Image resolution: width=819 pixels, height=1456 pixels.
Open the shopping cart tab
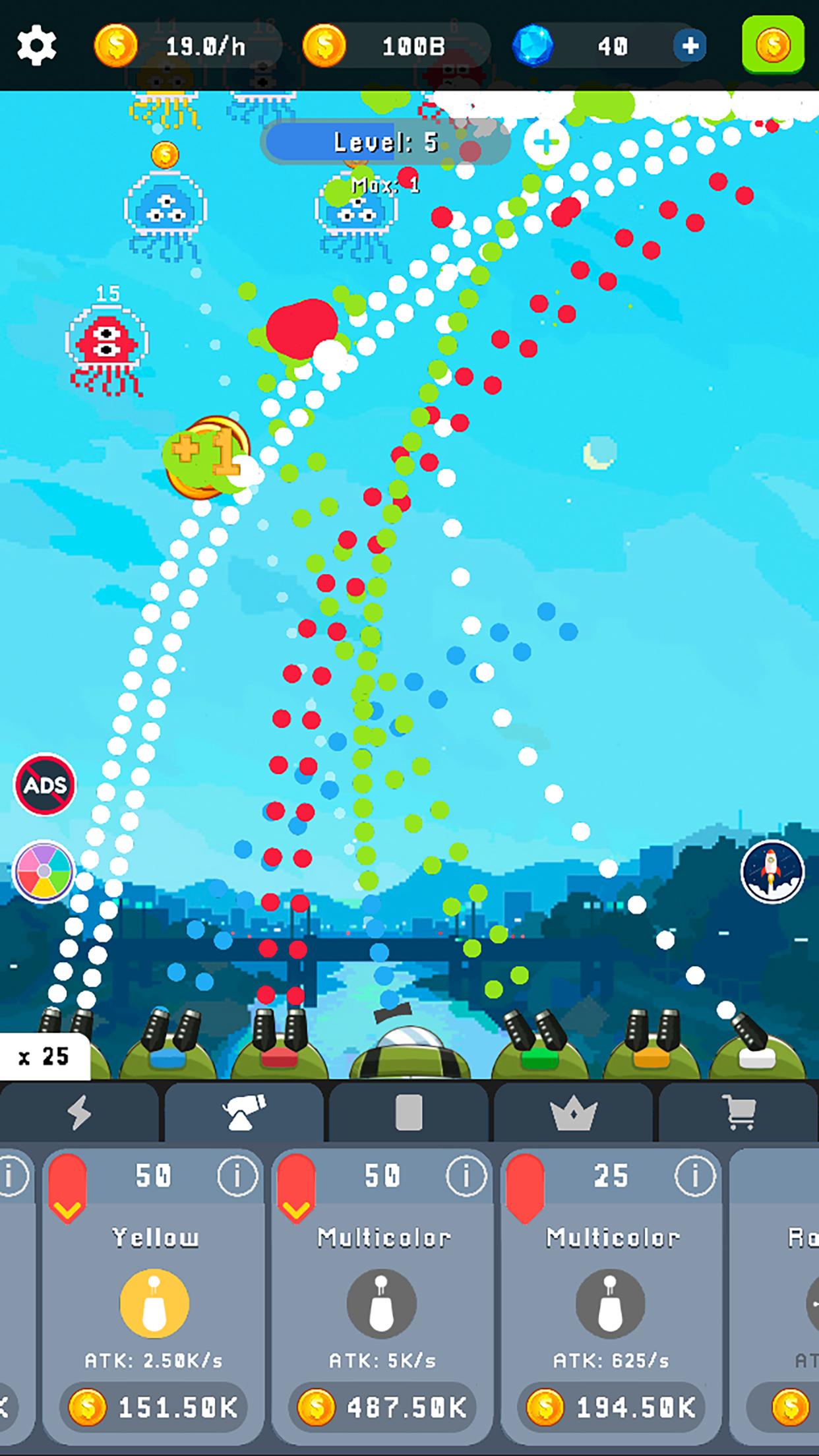click(739, 1114)
